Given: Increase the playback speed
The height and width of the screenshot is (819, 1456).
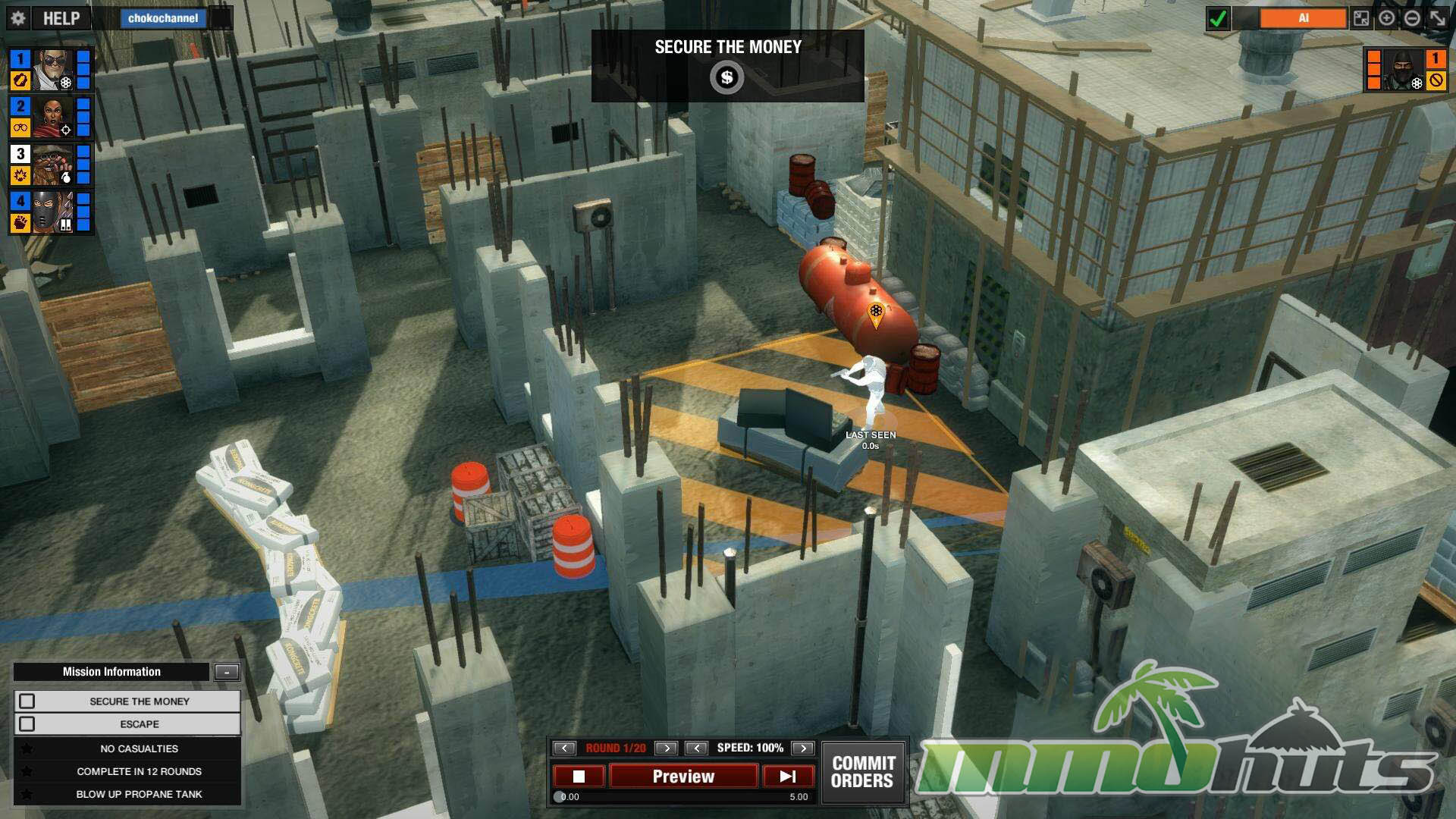Looking at the screenshot, I should 802,748.
